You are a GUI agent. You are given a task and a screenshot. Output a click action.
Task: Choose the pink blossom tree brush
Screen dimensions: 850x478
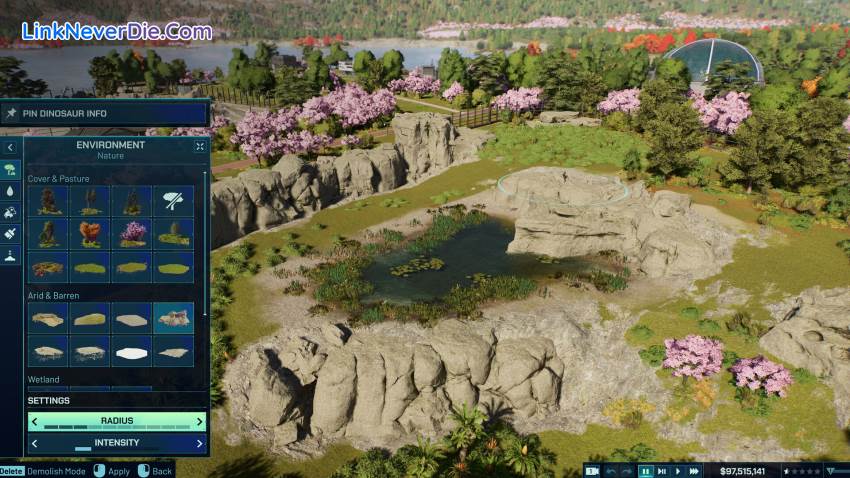(x=132, y=234)
